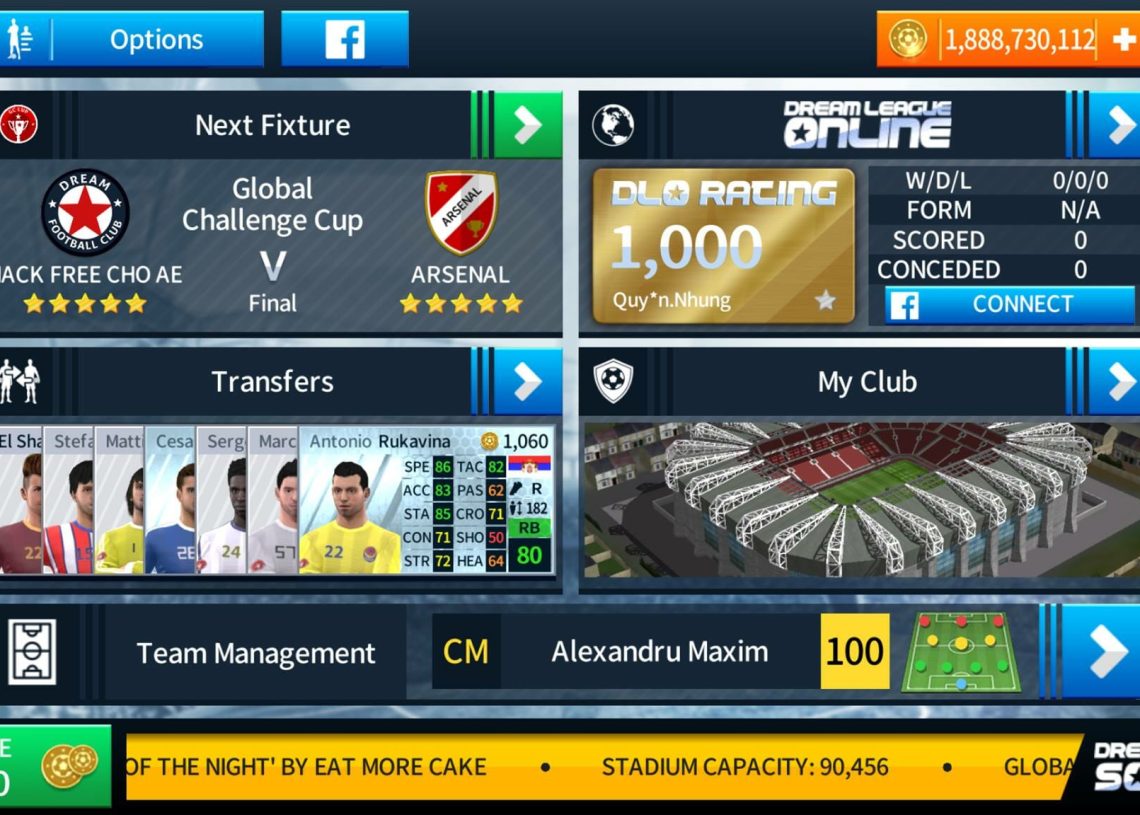The image size is (1140, 815).
Task: Click the Facebook button in top bar
Action: (x=345, y=40)
